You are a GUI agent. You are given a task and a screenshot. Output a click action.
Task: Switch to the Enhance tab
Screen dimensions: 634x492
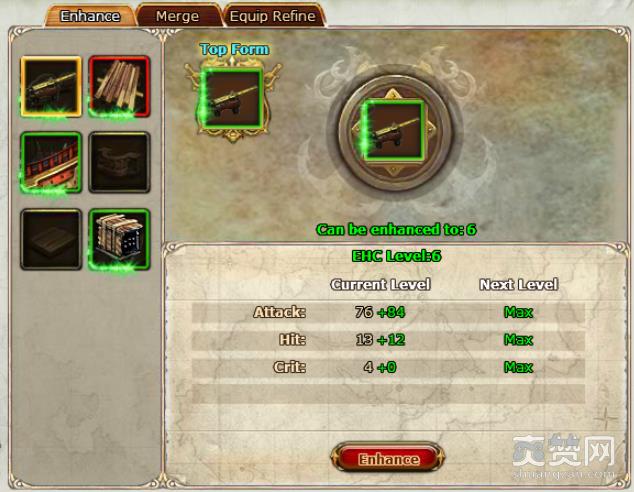pos(89,16)
